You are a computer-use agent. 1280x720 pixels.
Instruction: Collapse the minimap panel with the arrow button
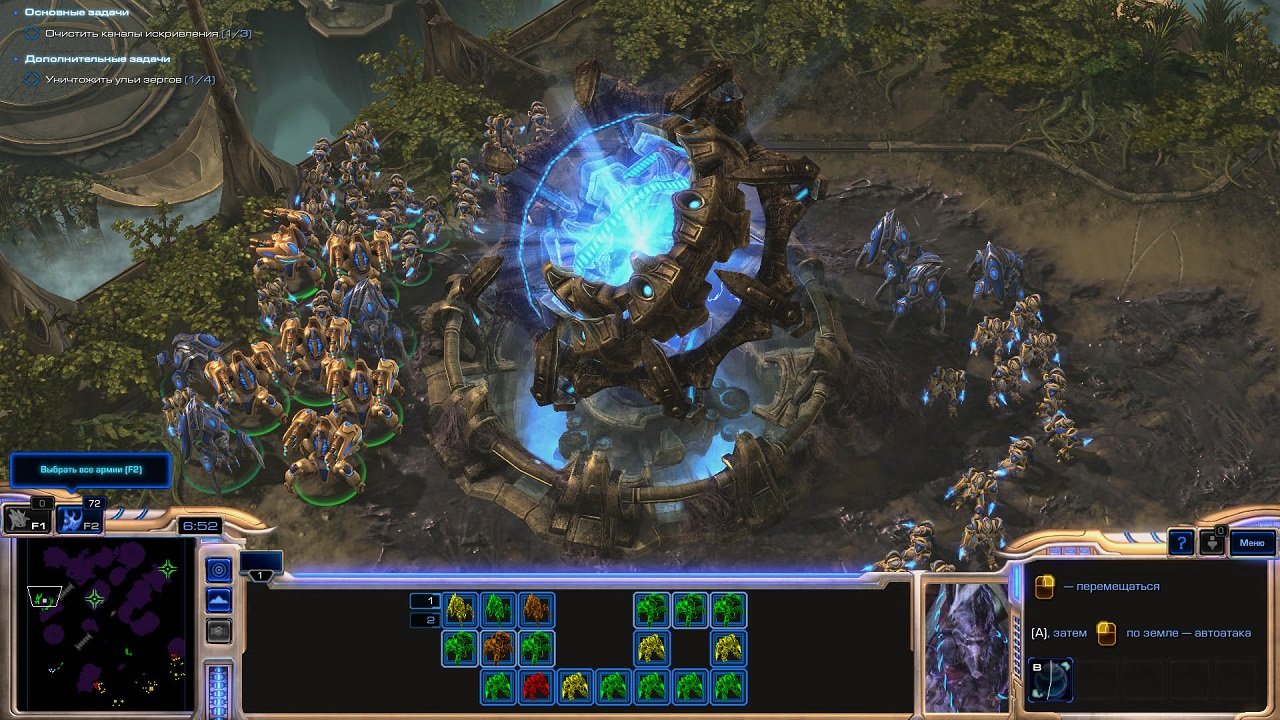click(218, 631)
